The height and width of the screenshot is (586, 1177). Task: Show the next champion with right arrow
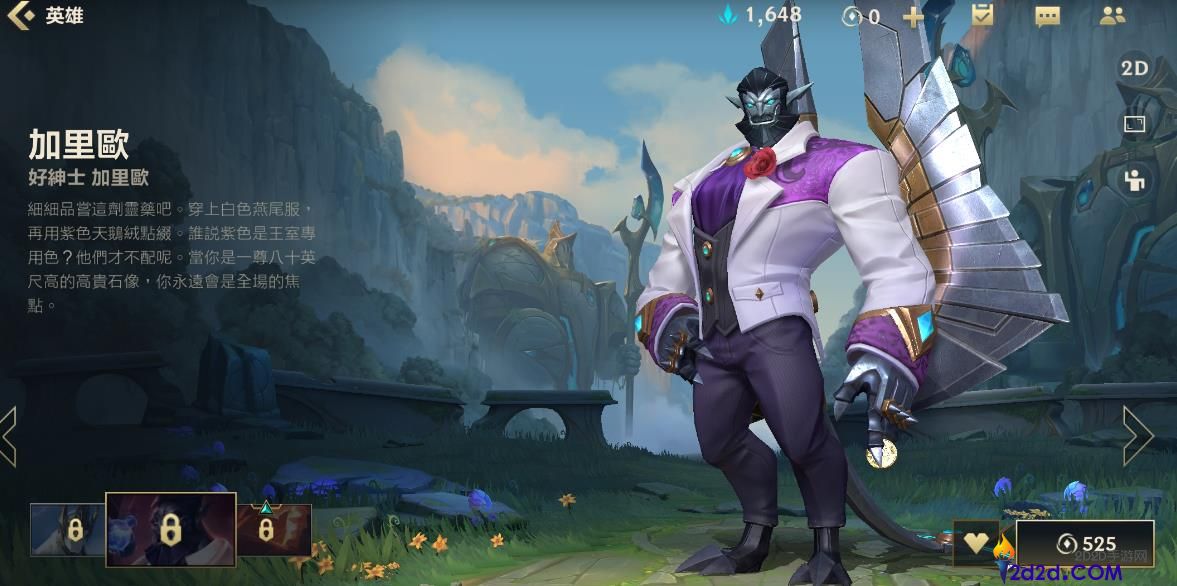tap(1137, 436)
